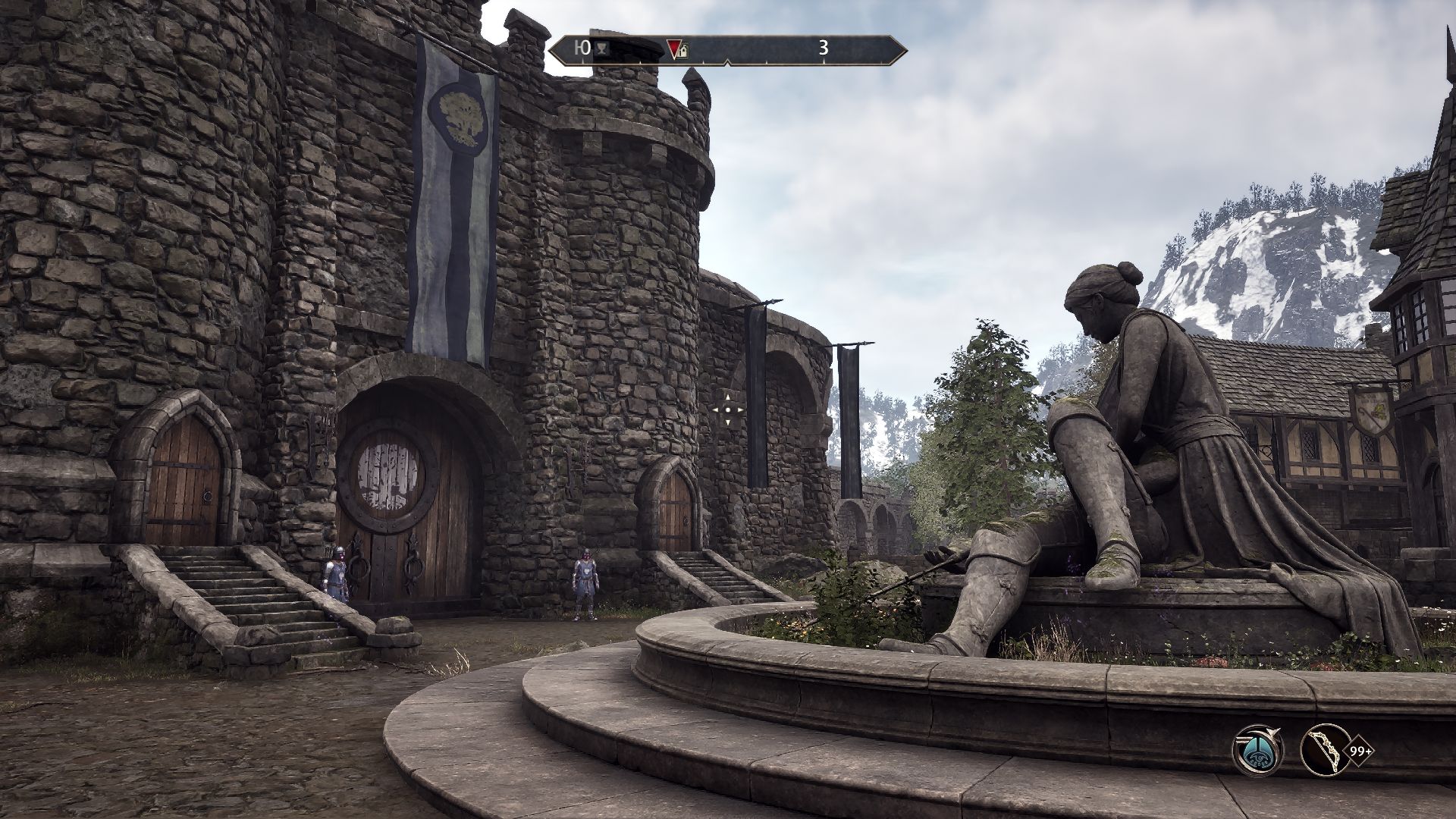Image resolution: width=1456 pixels, height=819 pixels.
Task: Click the castle marker on the compass
Action: point(683,52)
